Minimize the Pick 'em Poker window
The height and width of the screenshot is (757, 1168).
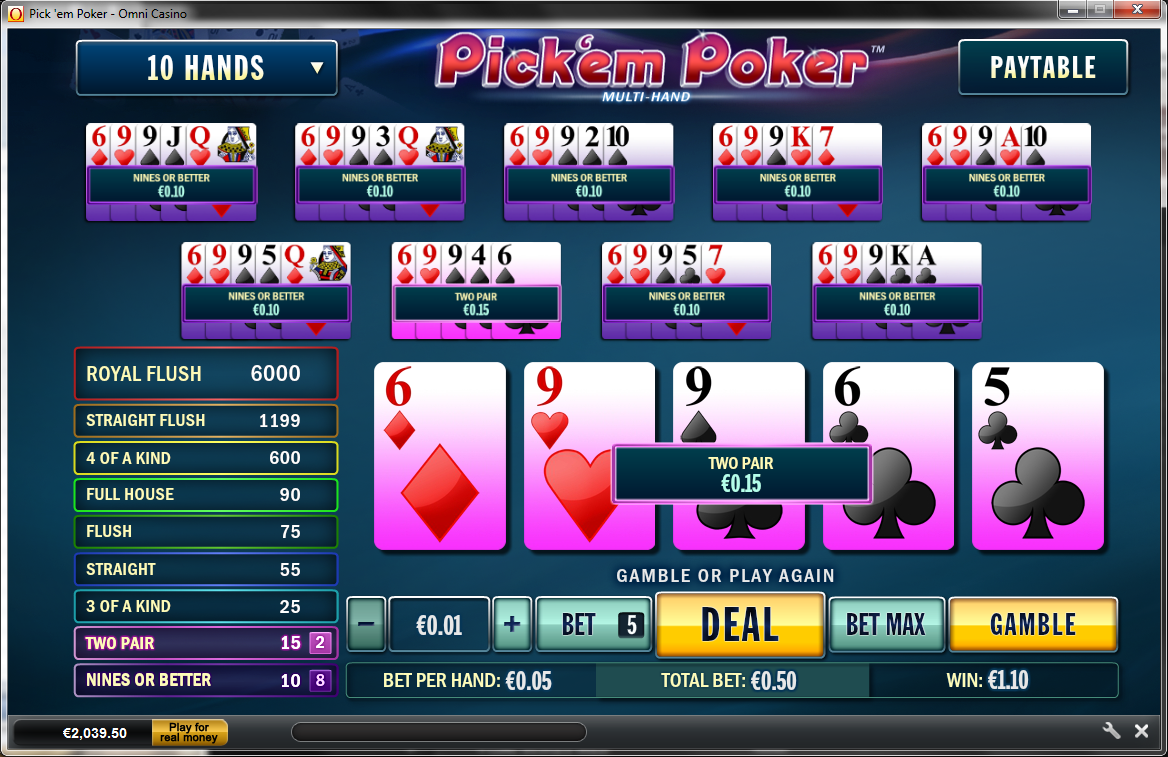point(1075,10)
